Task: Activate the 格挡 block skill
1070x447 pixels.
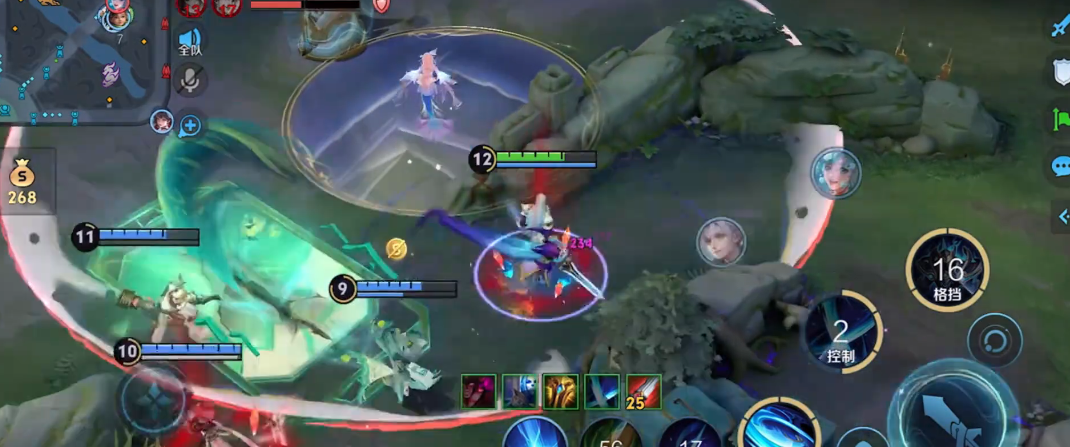Action: pyautogui.click(x=946, y=270)
